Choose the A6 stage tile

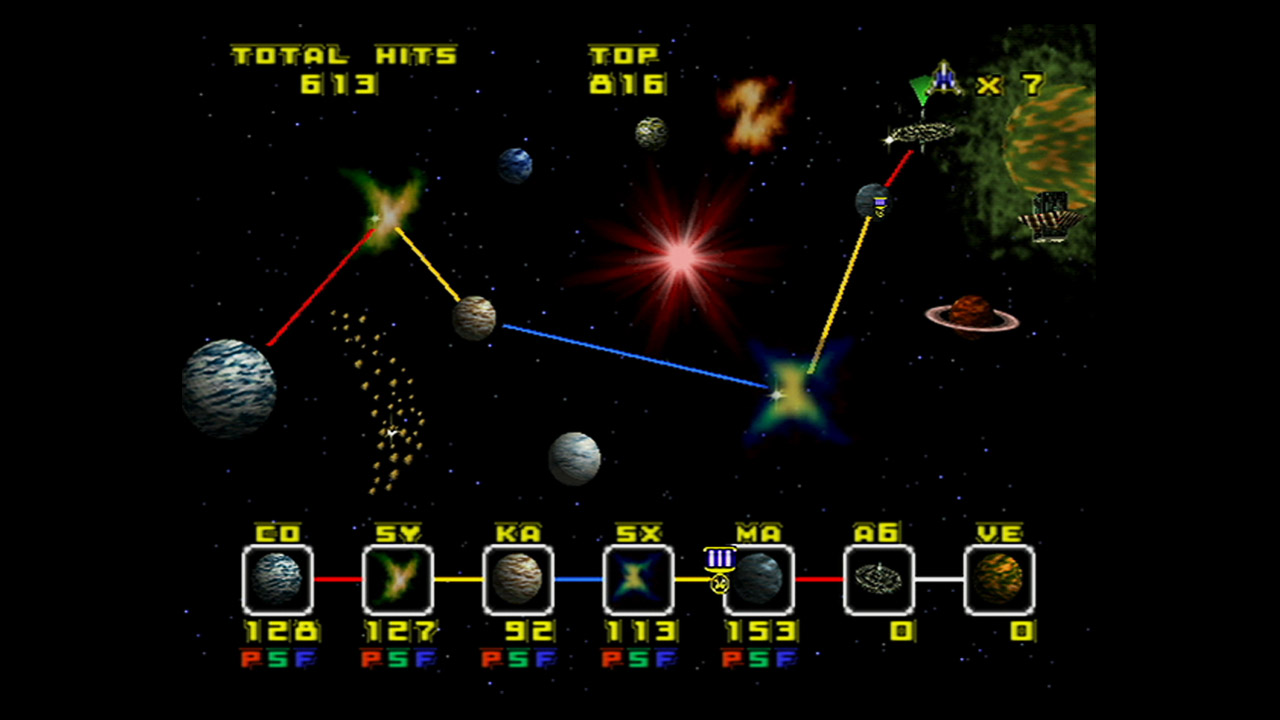click(x=879, y=580)
